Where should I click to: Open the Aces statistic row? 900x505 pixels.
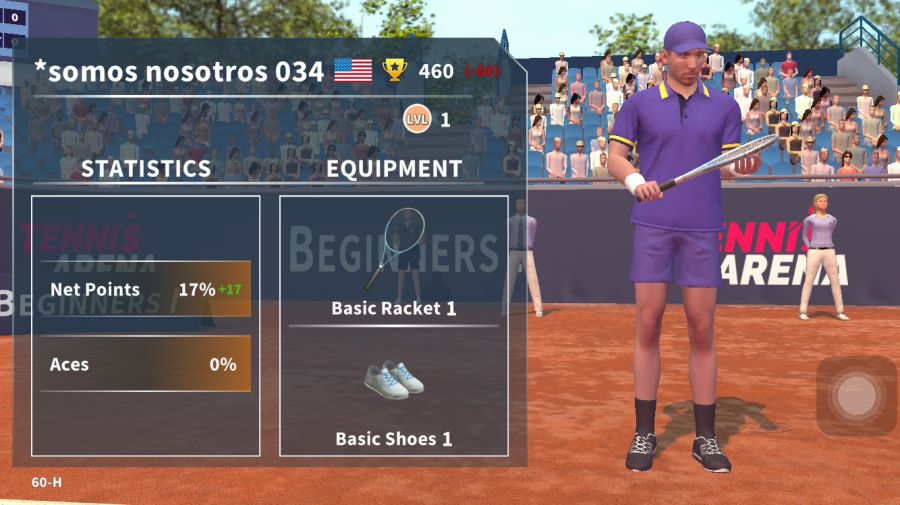(x=146, y=365)
